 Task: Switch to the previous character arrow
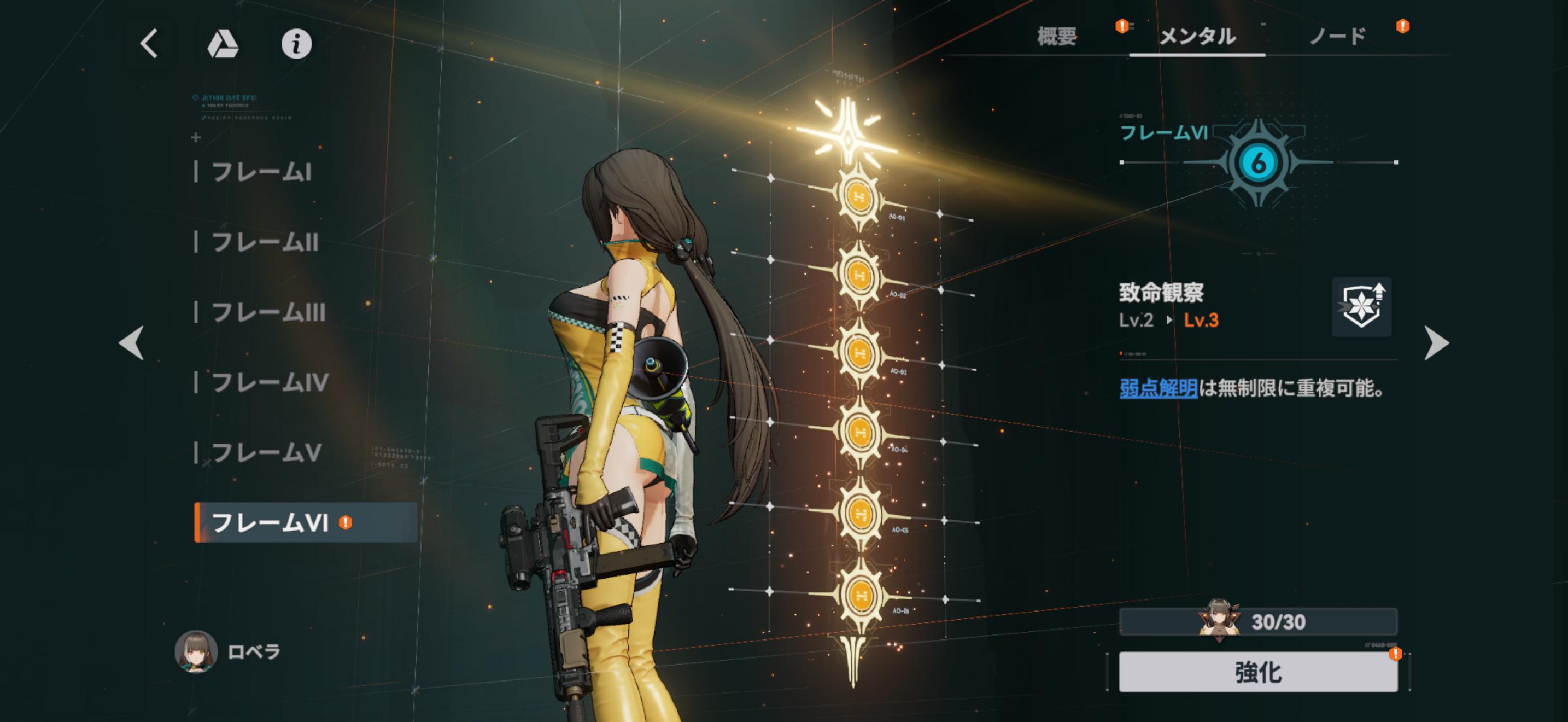click(x=131, y=343)
